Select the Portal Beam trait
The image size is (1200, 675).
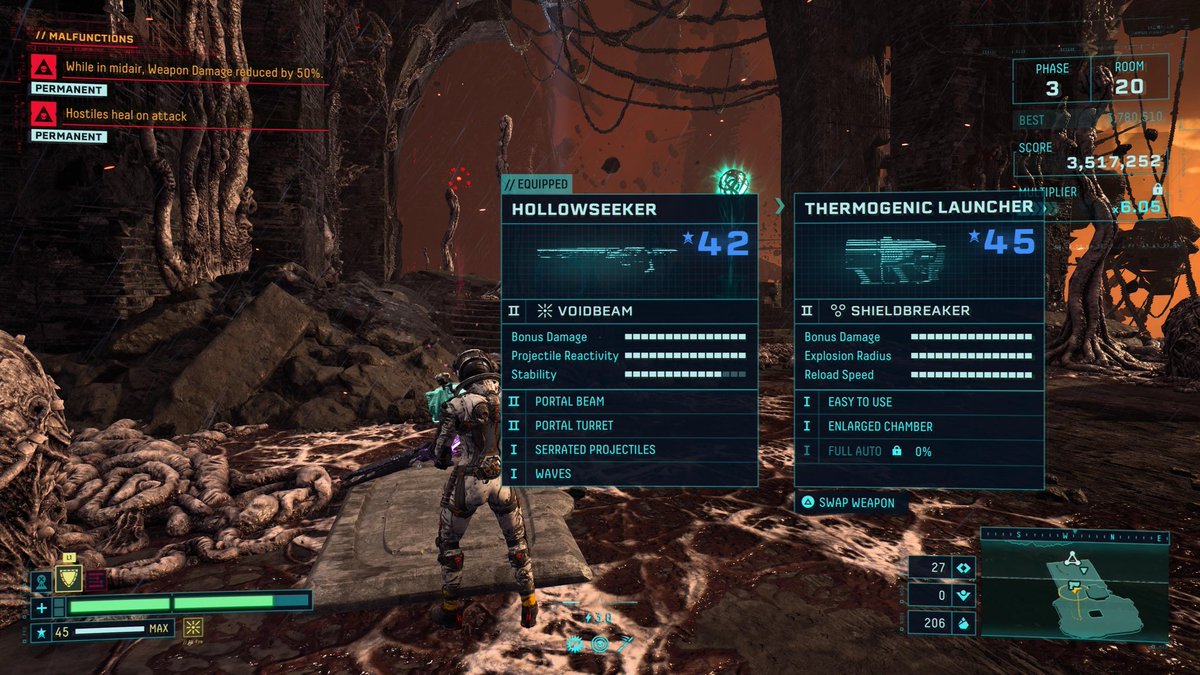(629, 401)
